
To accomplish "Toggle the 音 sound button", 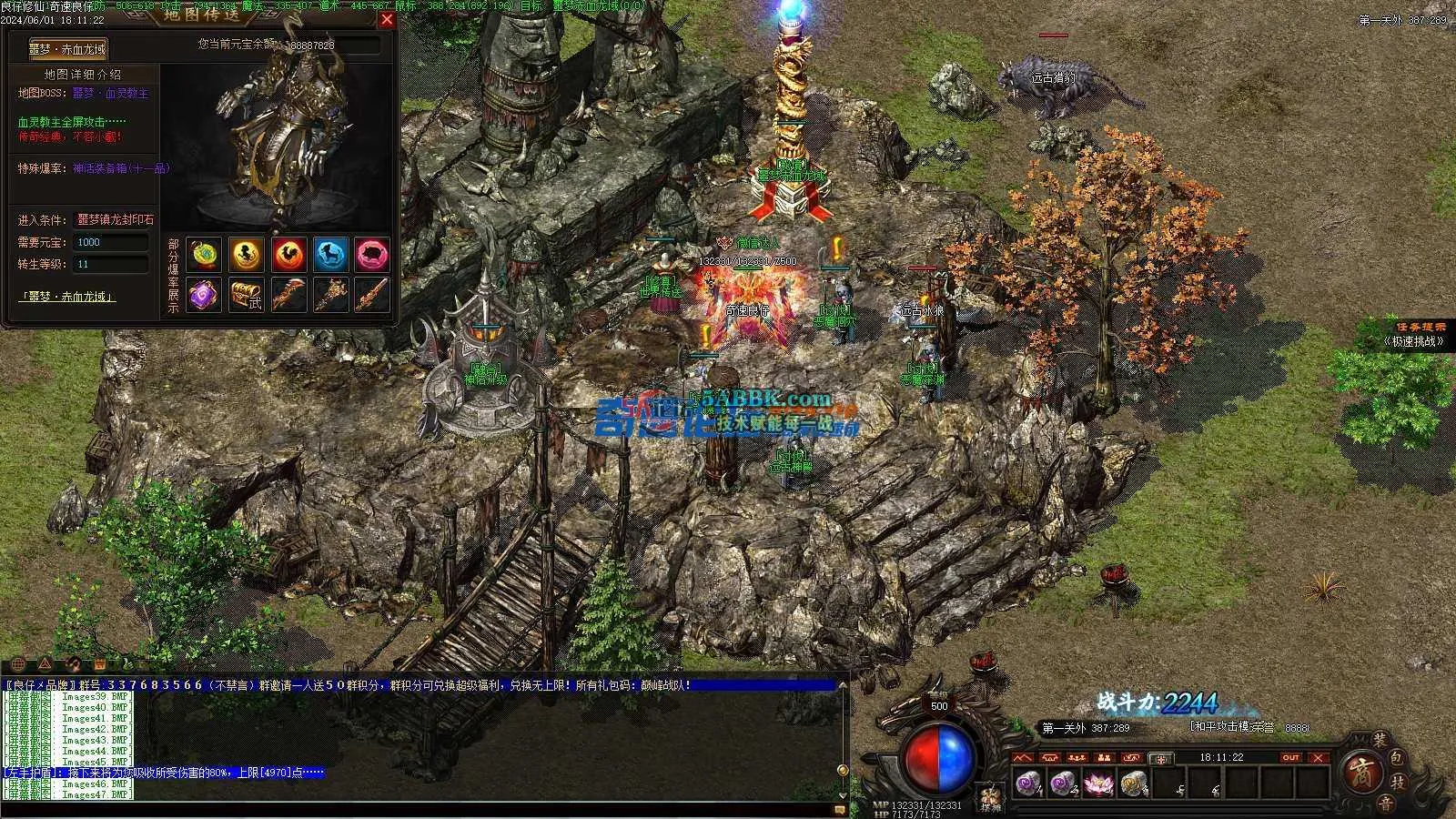I will [1384, 803].
